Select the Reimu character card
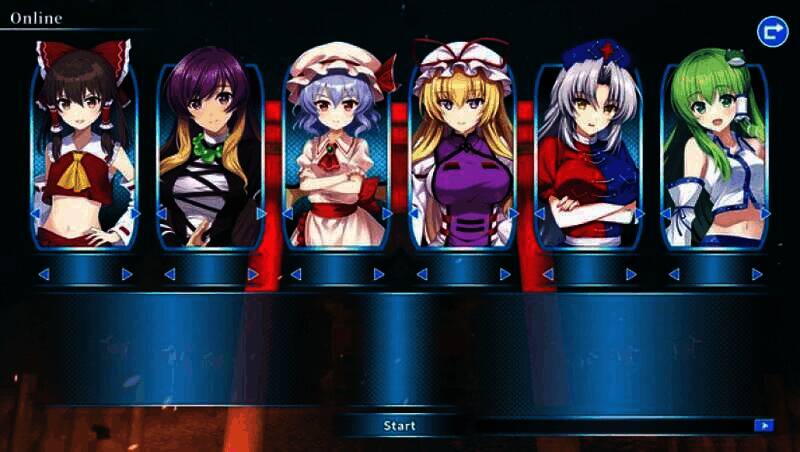Image resolution: width=800 pixels, height=452 pixels. tap(84, 150)
